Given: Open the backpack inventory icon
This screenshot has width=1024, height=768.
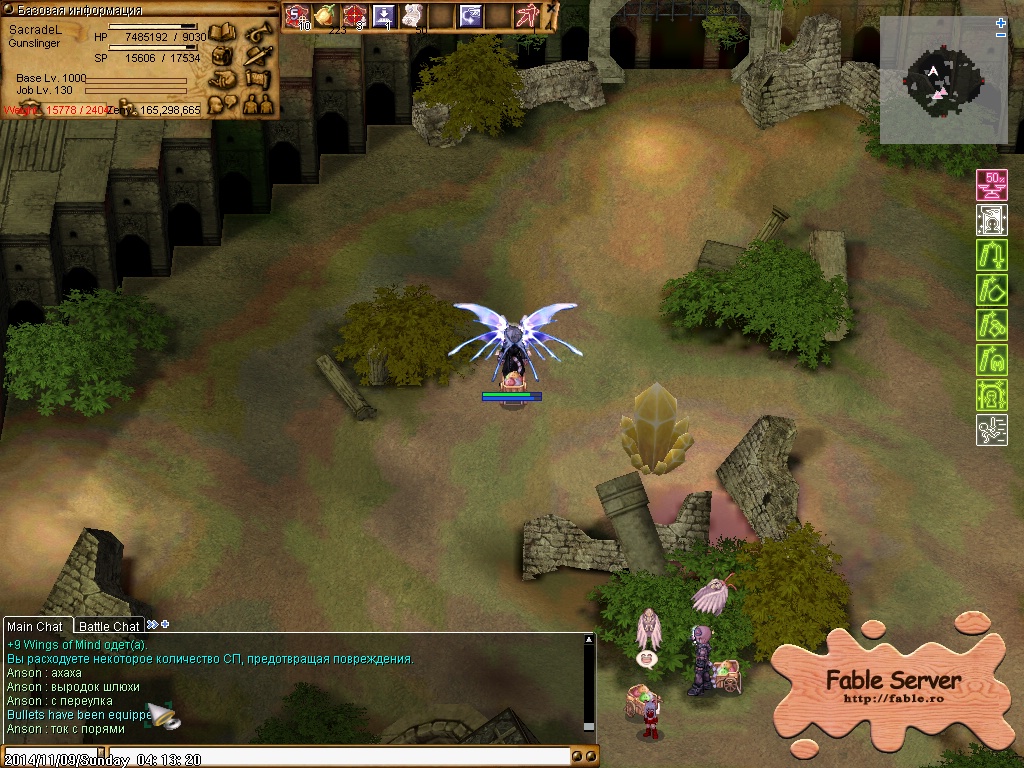Looking at the screenshot, I should click(222, 55).
